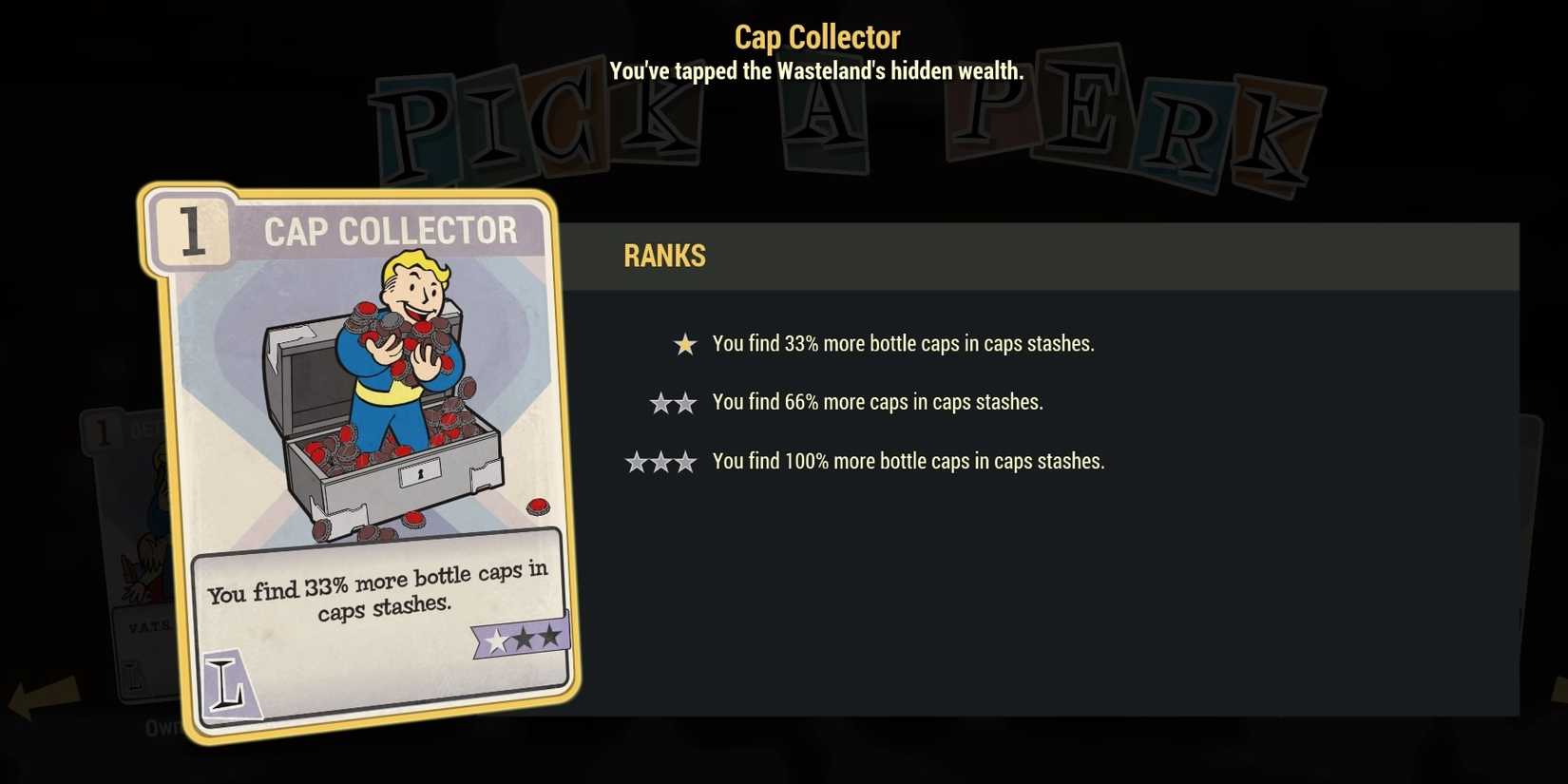Click the gold single star beside rank one
1568x784 pixels.
tap(683, 344)
